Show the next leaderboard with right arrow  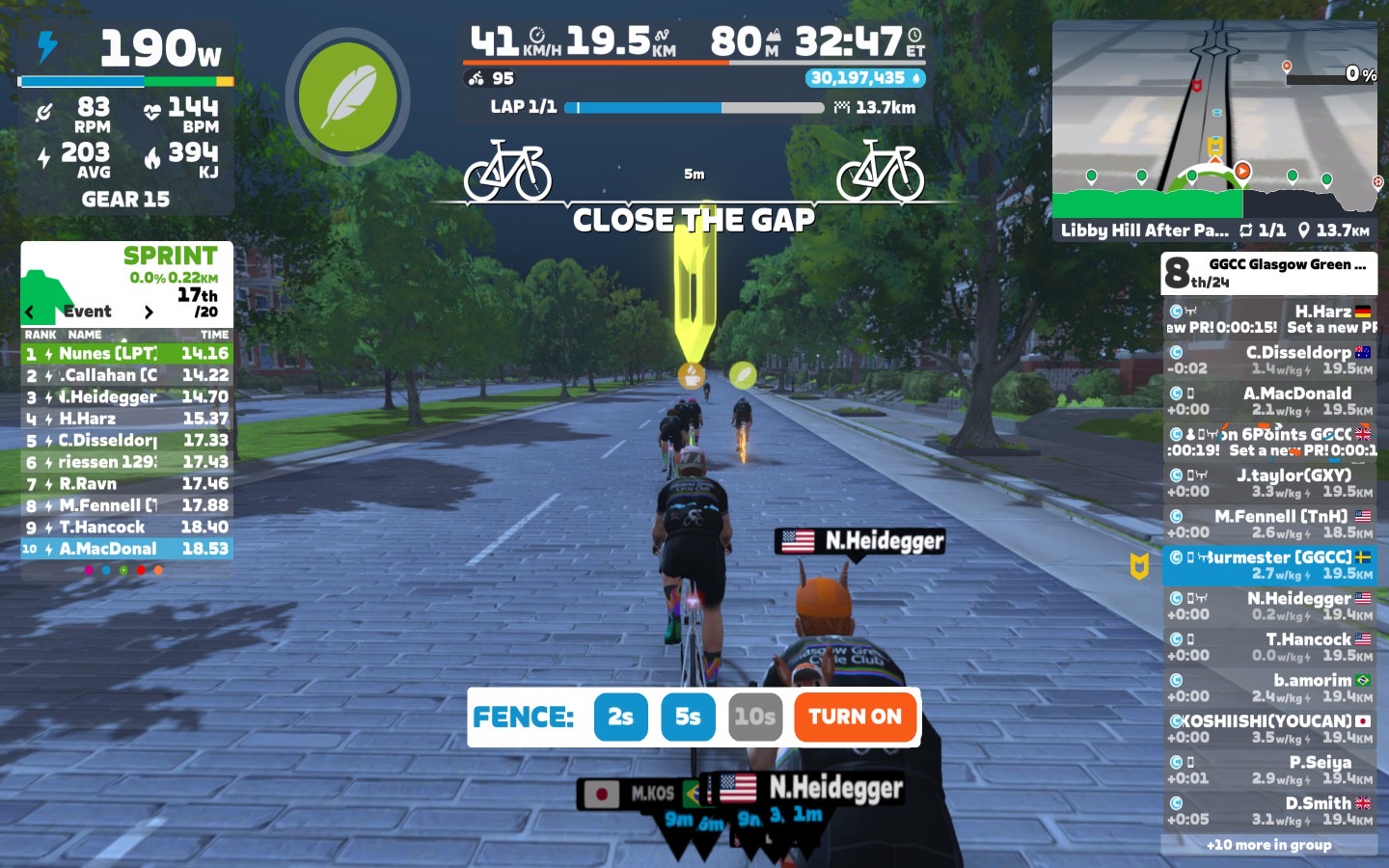click(149, 312)
